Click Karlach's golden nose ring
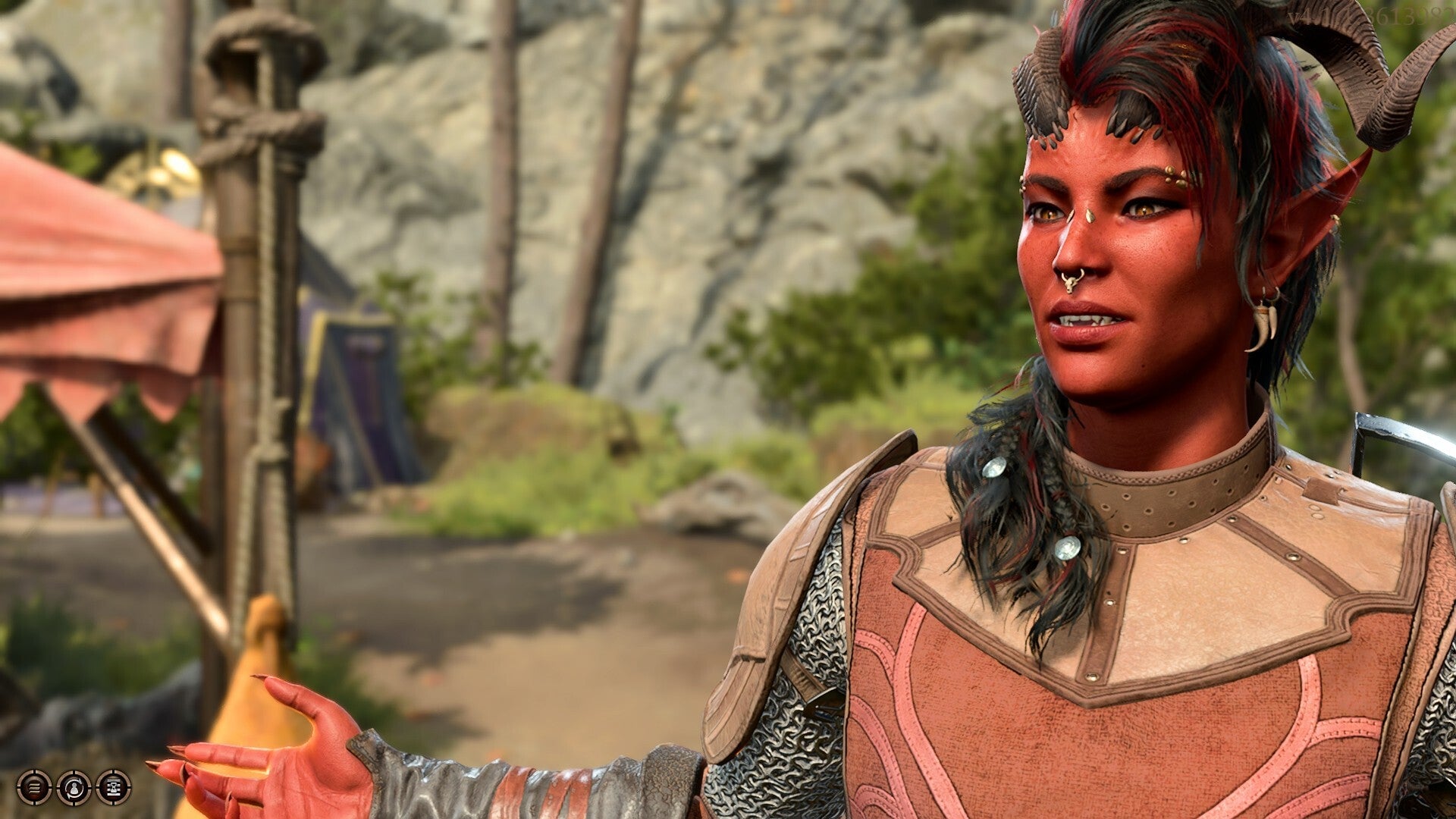This screenshot has width=1456, height=819. (x=1073, y=281)
